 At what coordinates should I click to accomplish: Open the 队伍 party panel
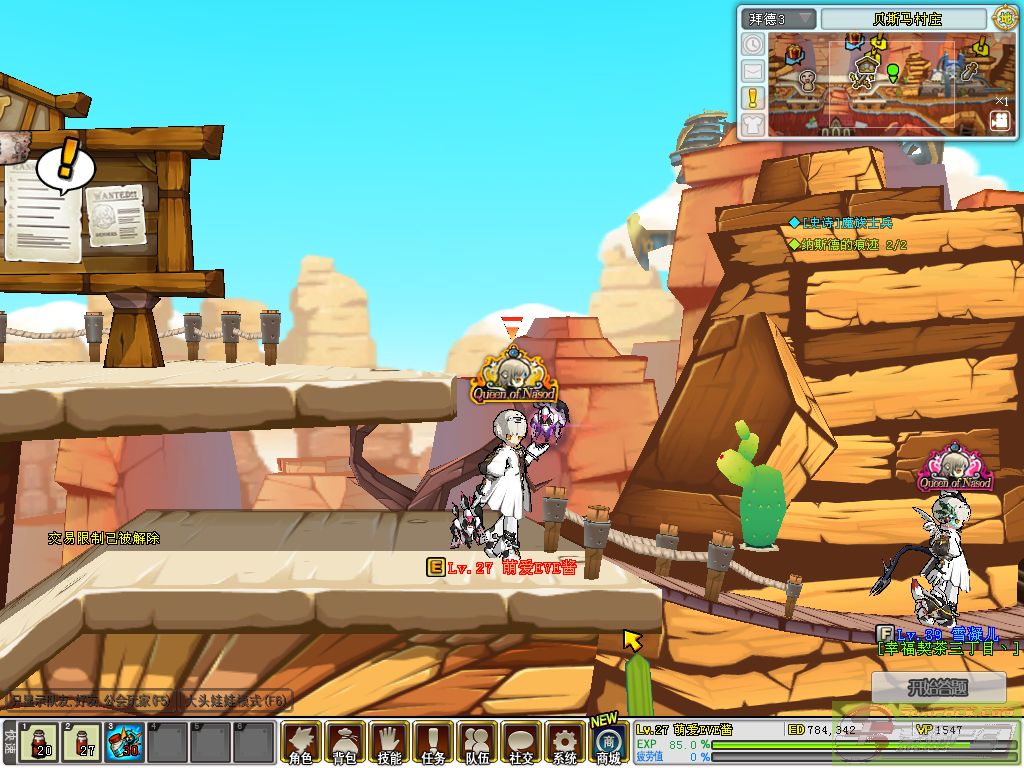477,743
